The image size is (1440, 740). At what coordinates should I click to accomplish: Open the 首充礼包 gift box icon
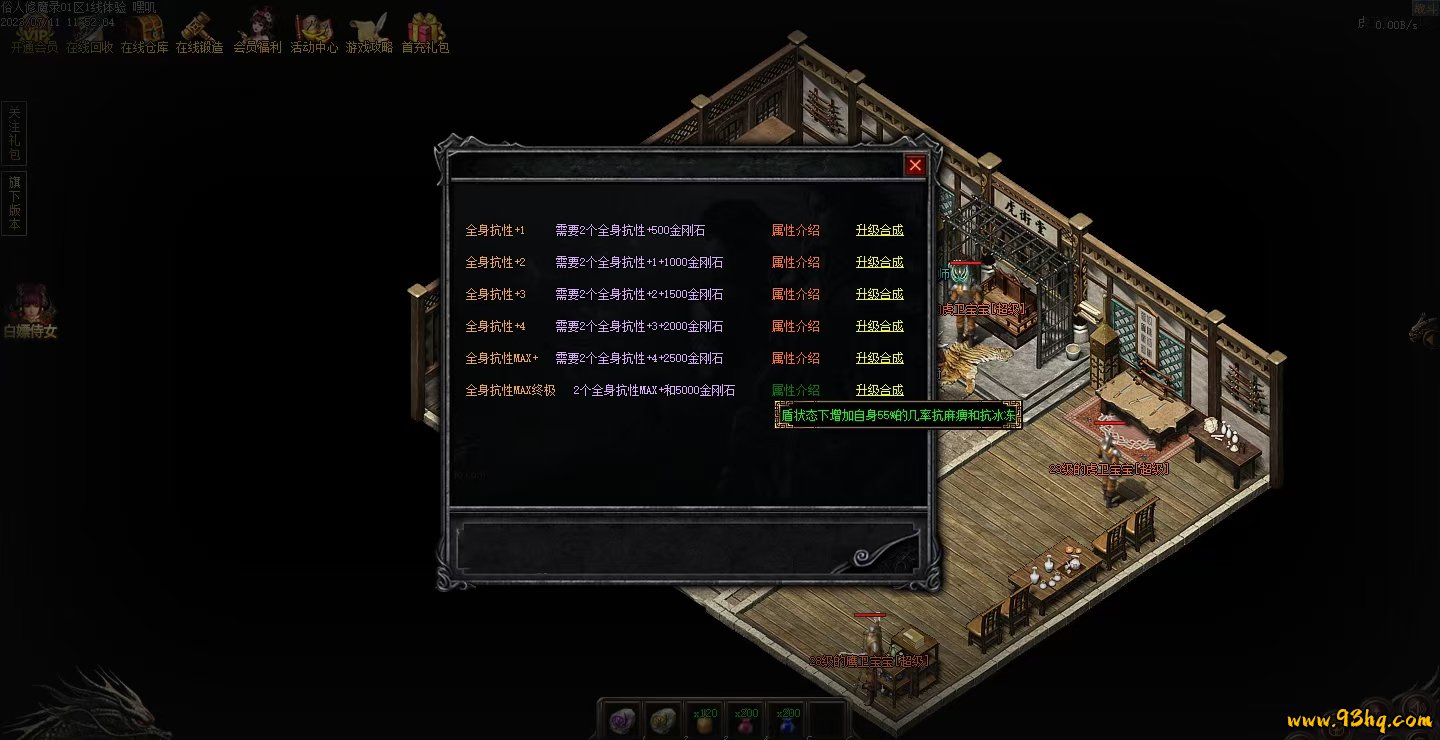425,32
